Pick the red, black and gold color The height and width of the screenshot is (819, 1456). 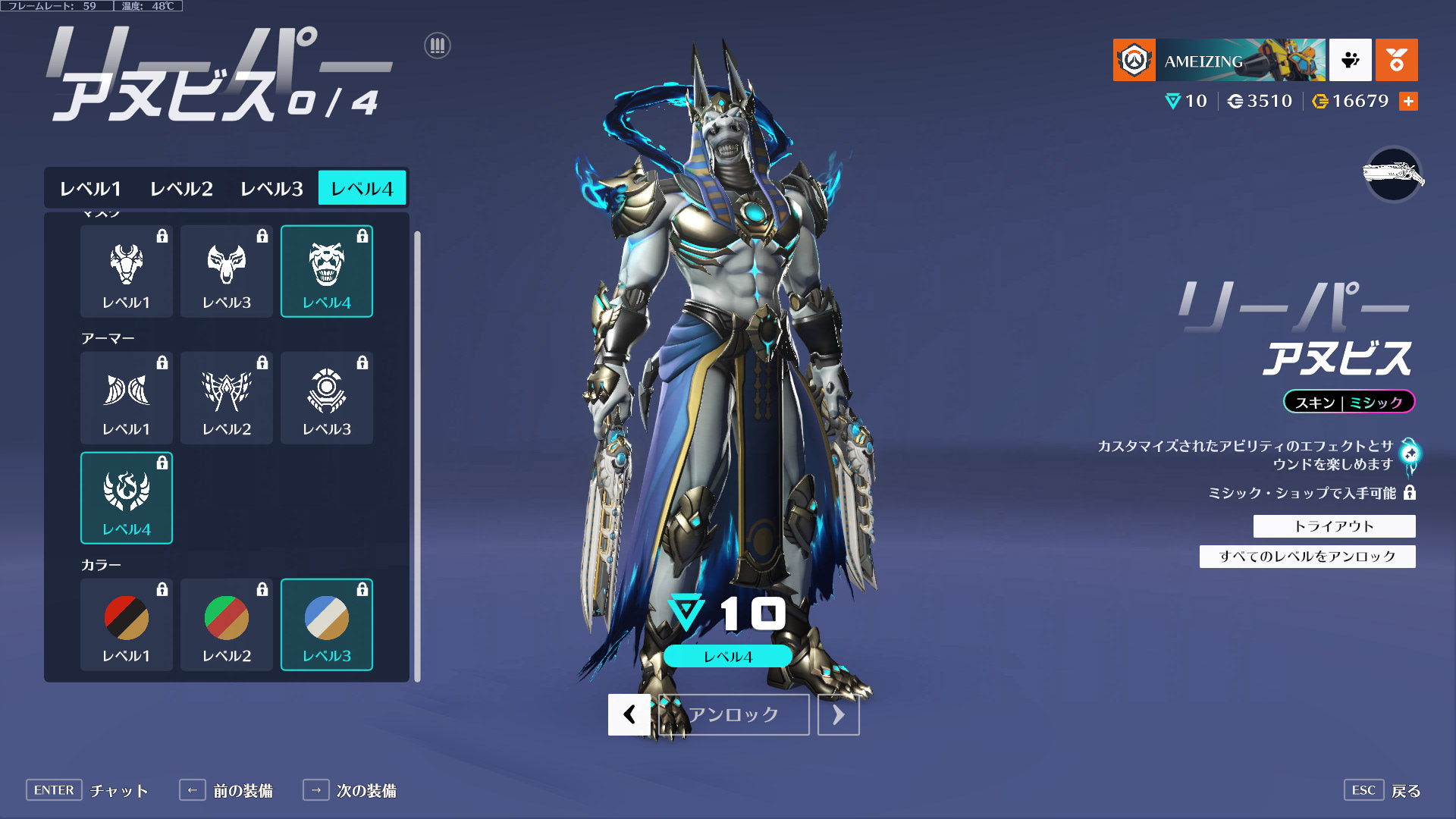click(127, 624)
